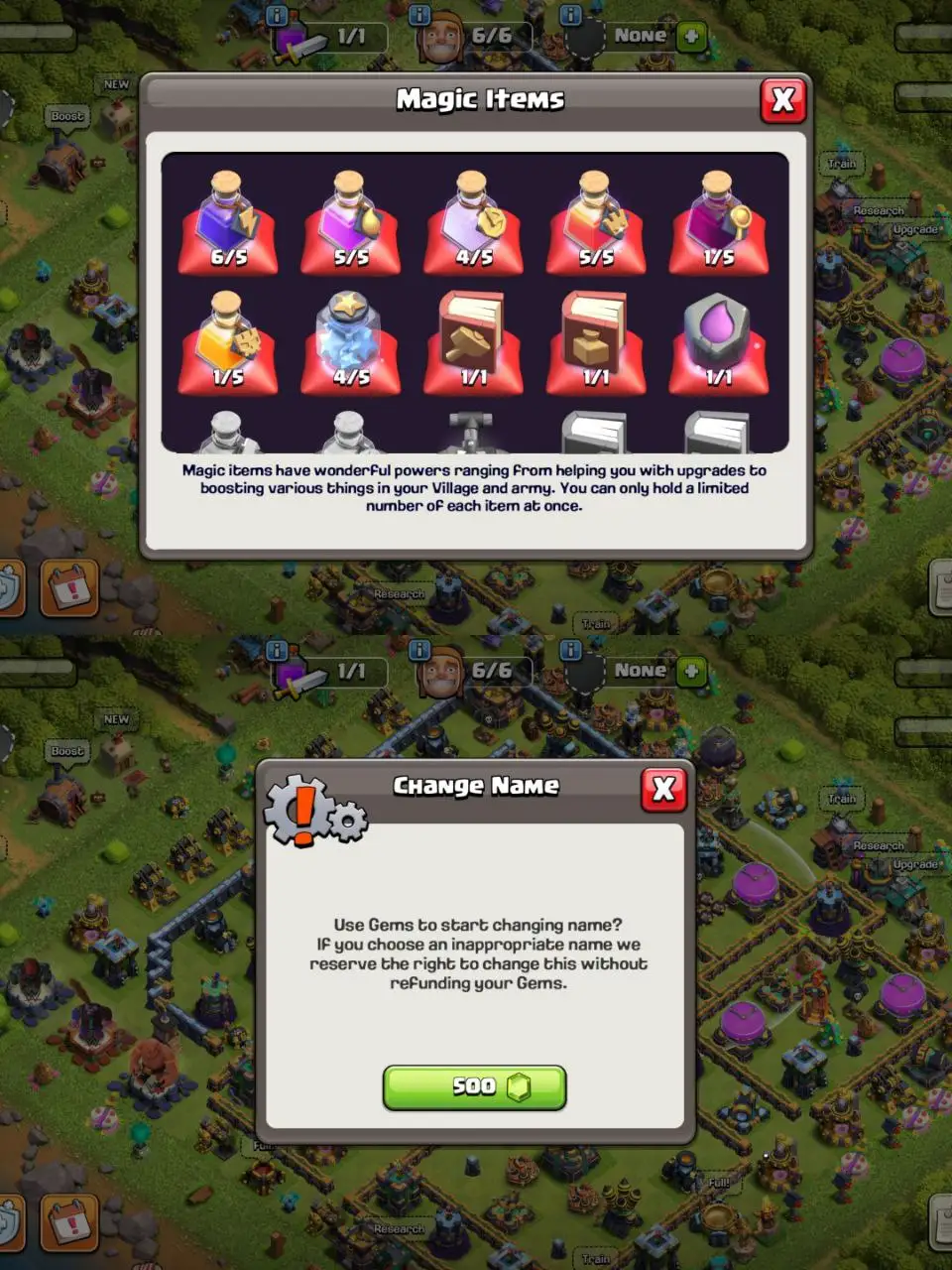The width and height of the screenshot is (952, 1270).
Task: Select the Power Potion with lightning bolt
Action: click(229, 221)
